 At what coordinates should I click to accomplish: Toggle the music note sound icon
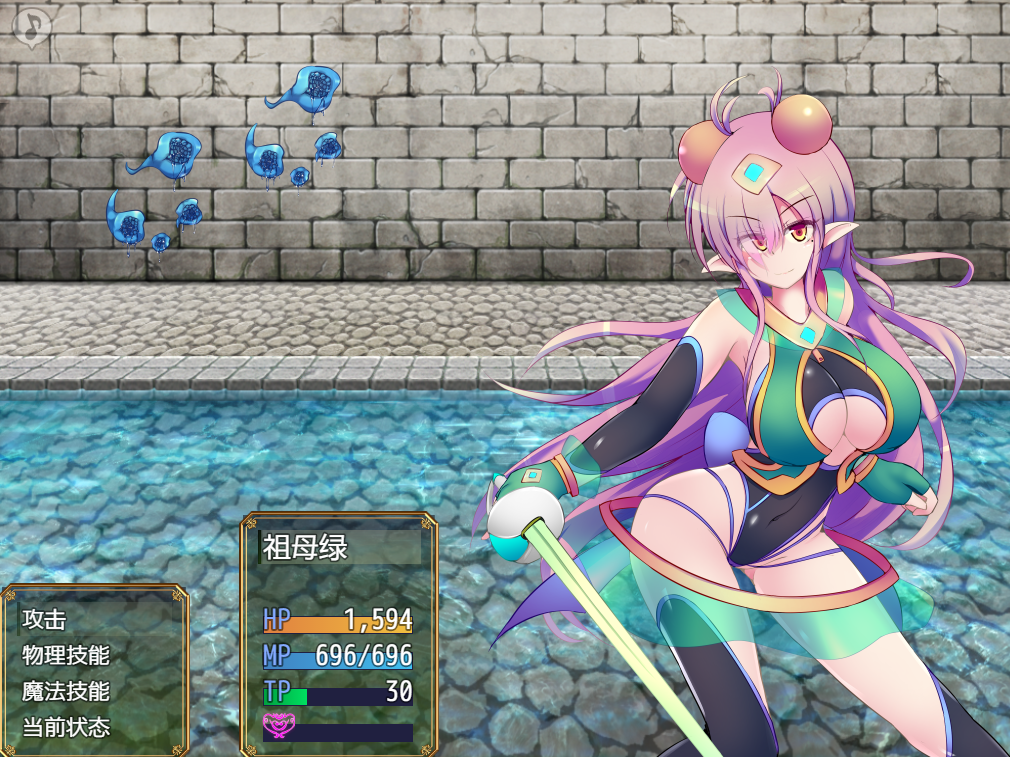coord(31,28)
